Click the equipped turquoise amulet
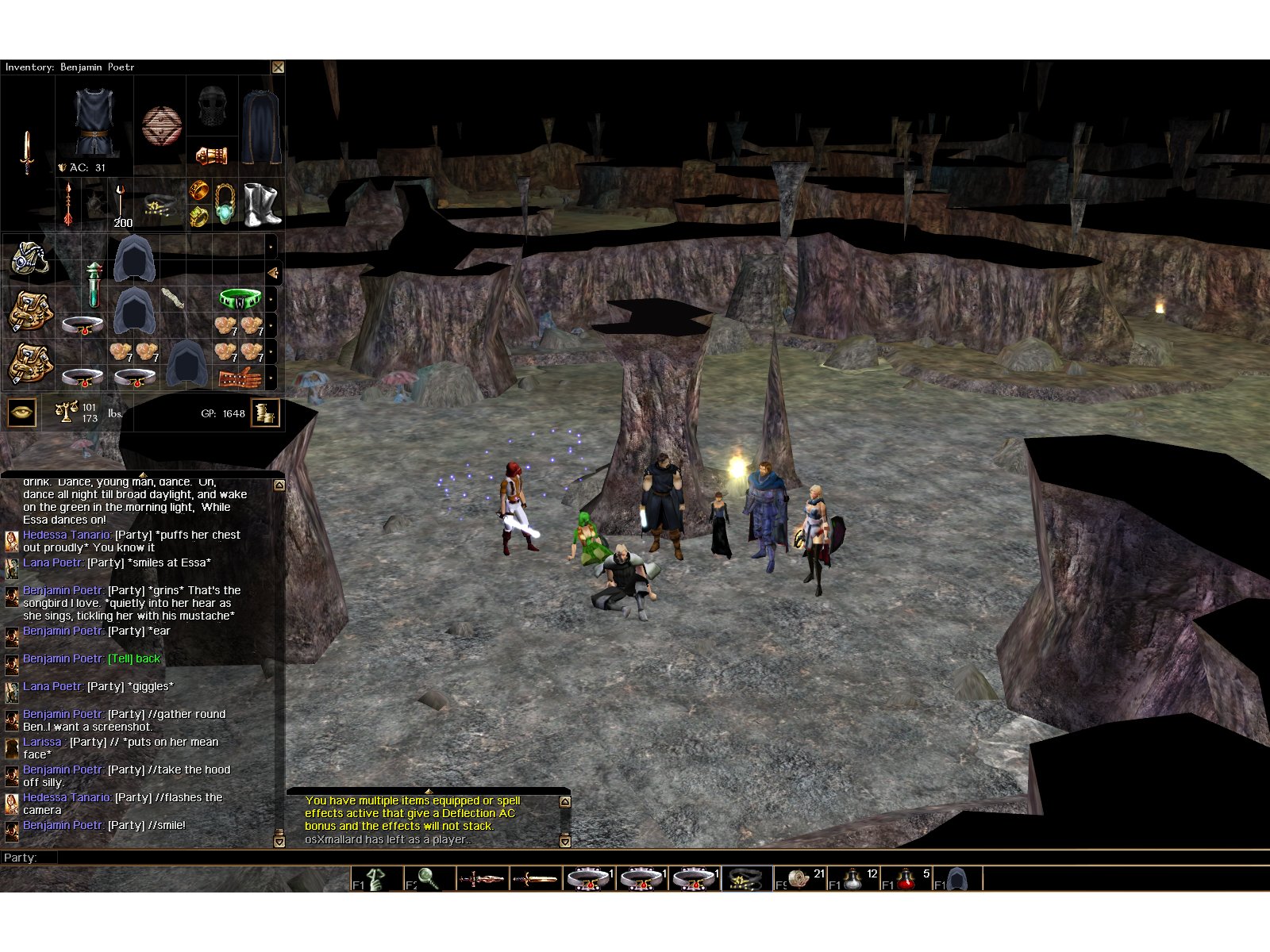The image size is (1270, 952). (x=225, y=203)
